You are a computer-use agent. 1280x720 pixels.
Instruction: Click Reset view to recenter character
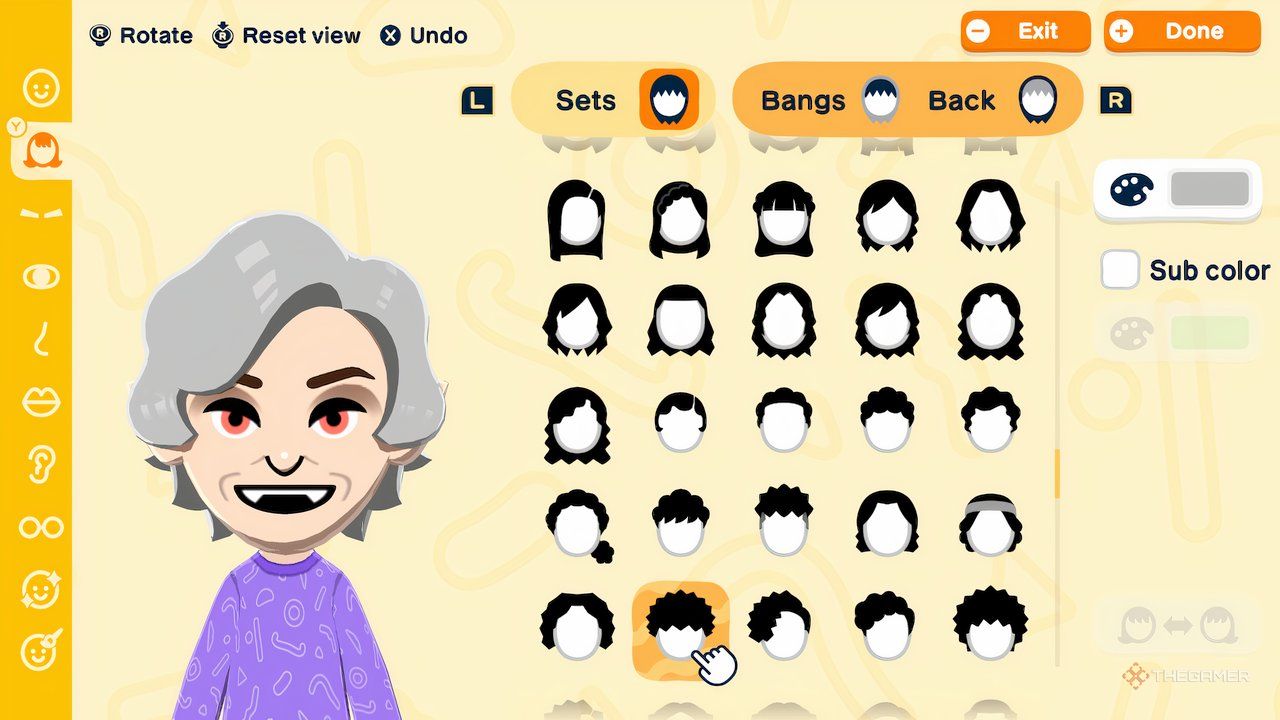click(286, 35)
